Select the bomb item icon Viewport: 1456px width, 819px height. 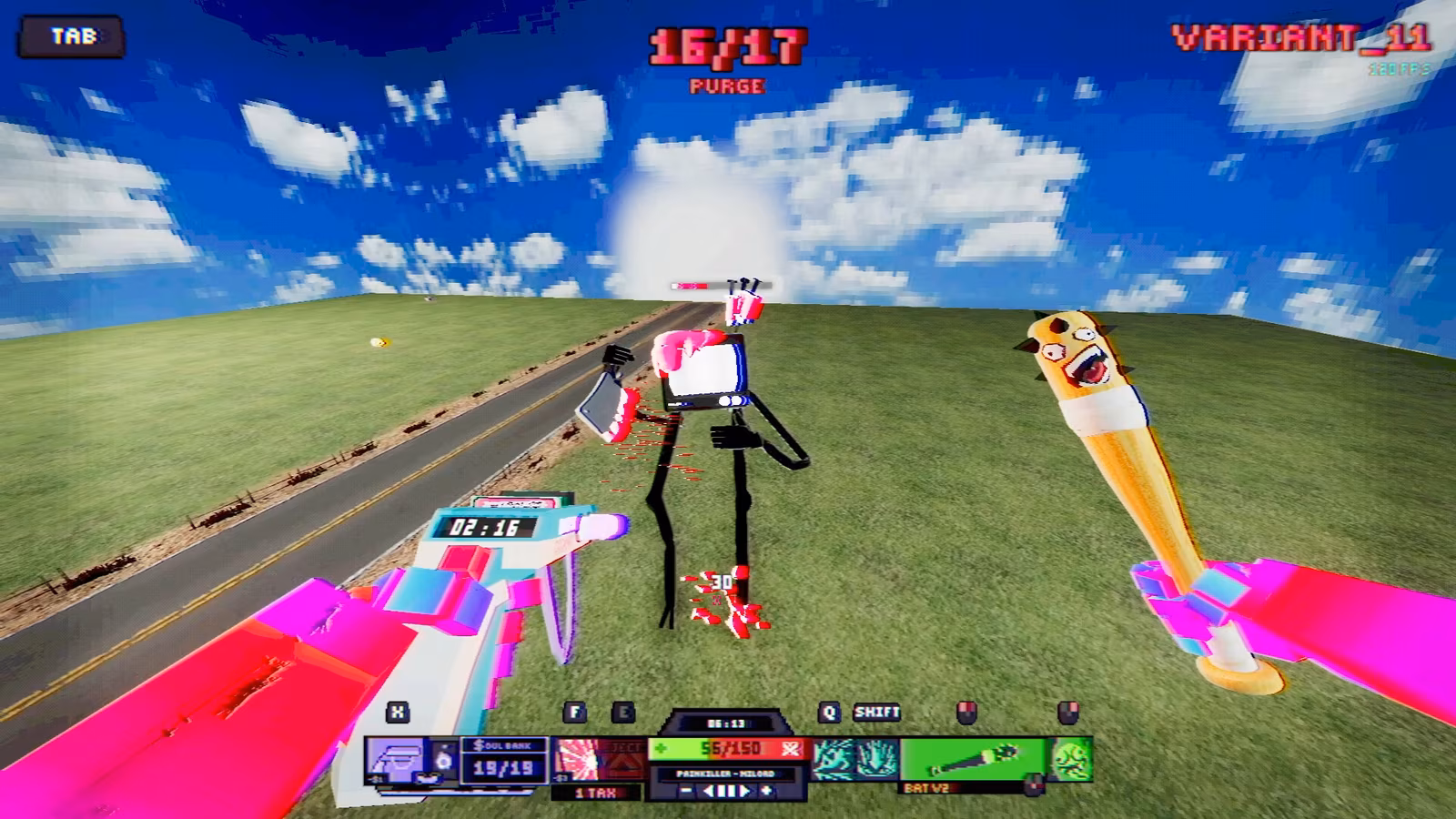pyautogui.click(x=443, y=759)
